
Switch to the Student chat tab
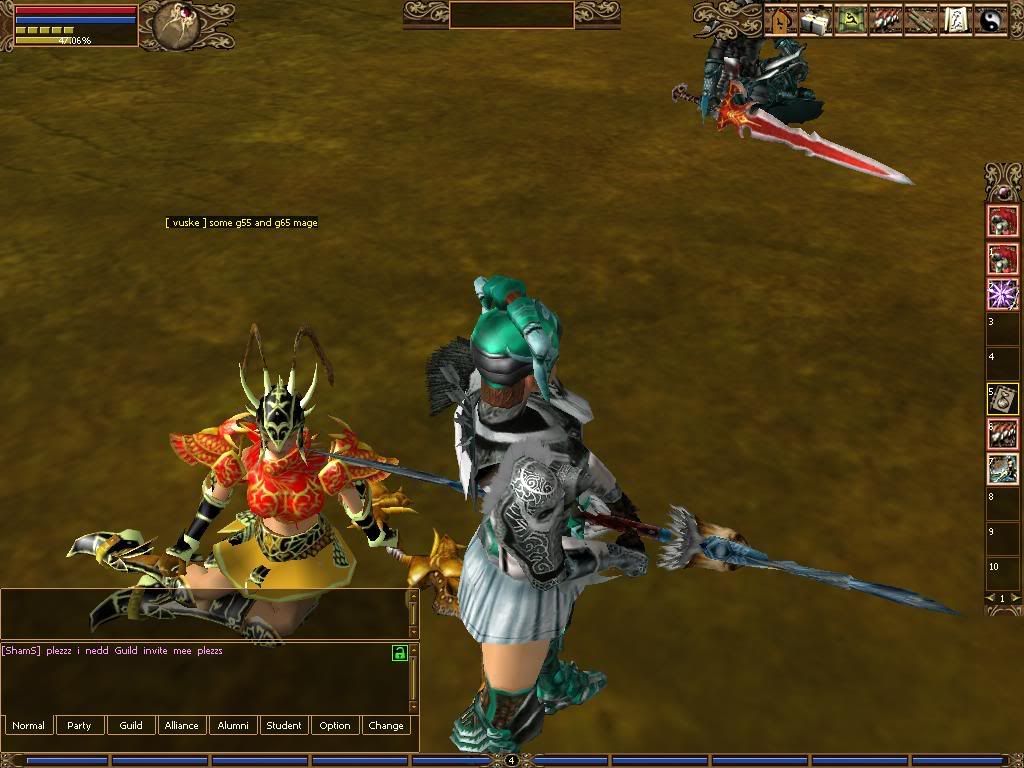284,725
